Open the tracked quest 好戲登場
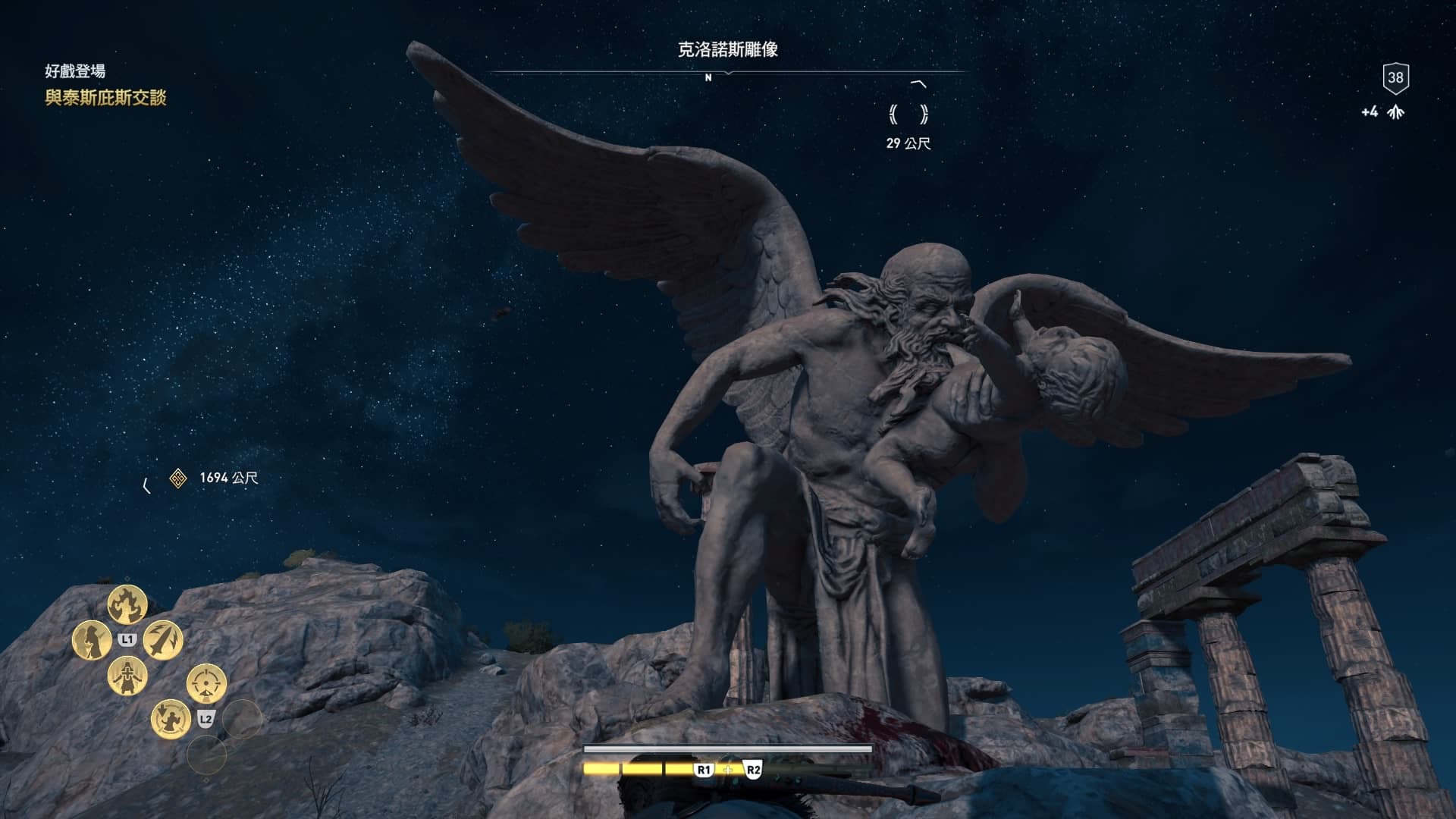Viewport: 1456px width, 819px height. point(75,71)
